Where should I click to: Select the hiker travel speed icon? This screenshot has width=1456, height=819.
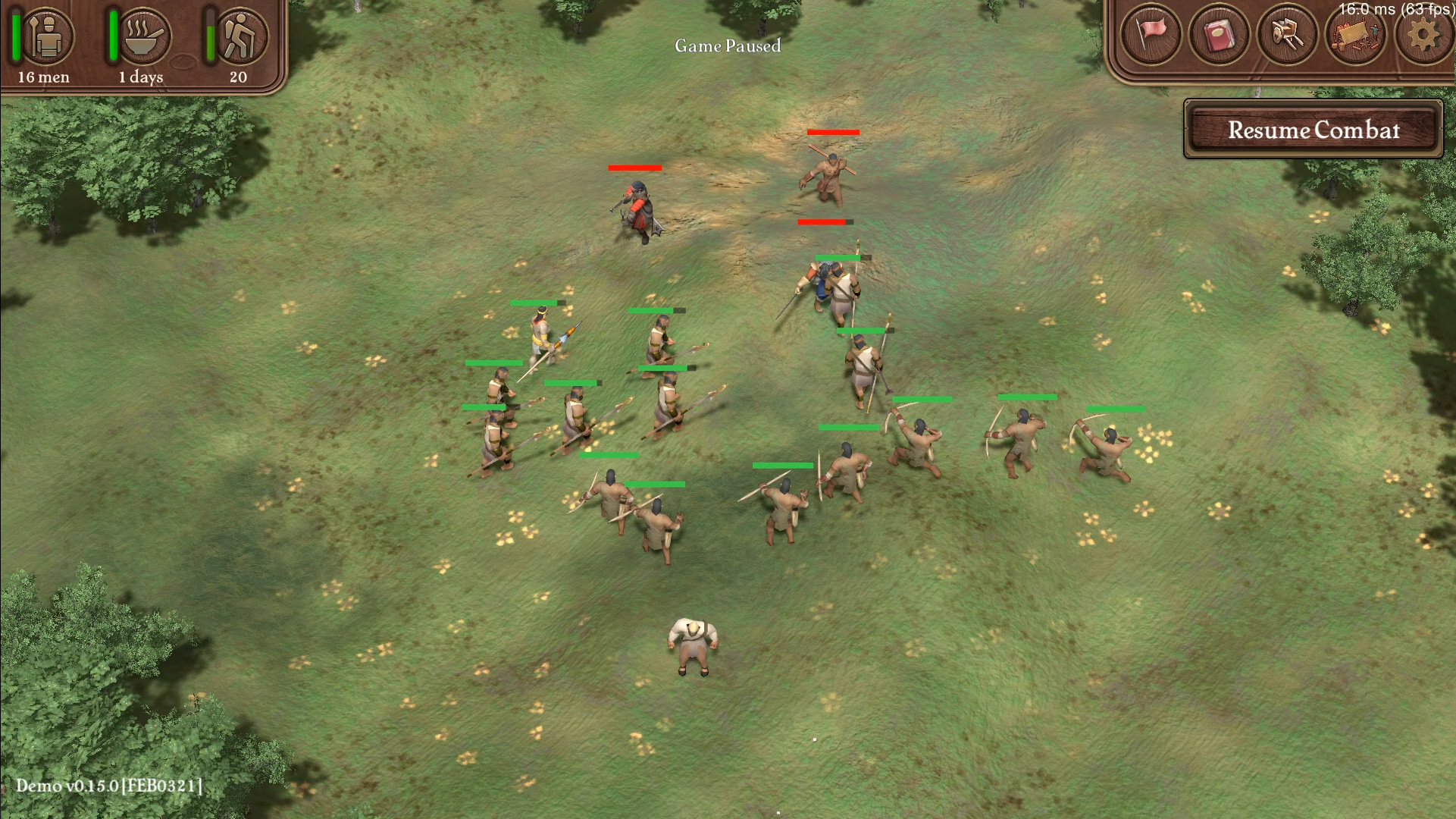coord(241,36)
